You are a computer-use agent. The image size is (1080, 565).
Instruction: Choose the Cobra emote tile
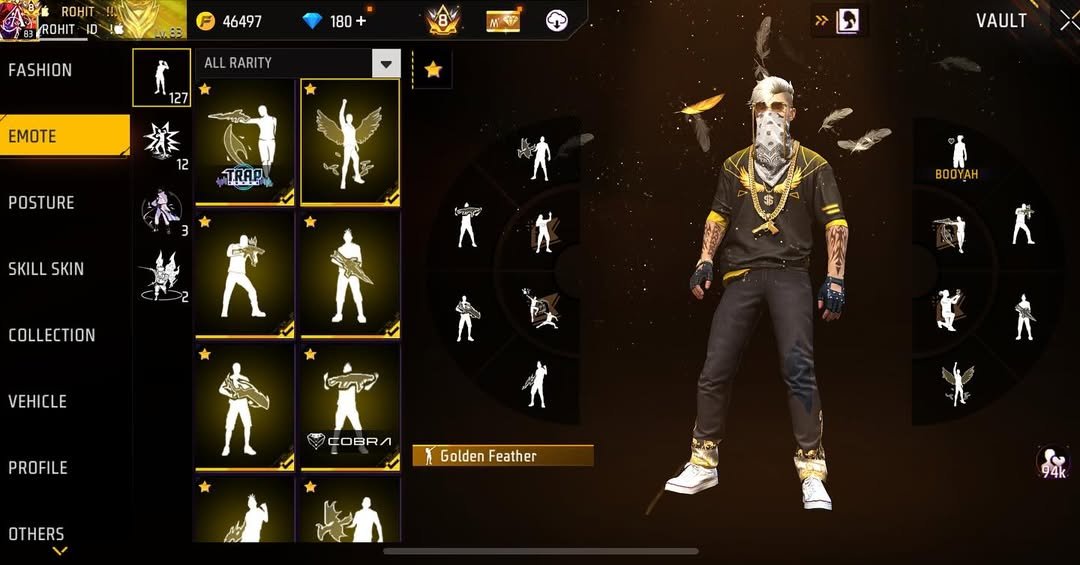(350, 406)
